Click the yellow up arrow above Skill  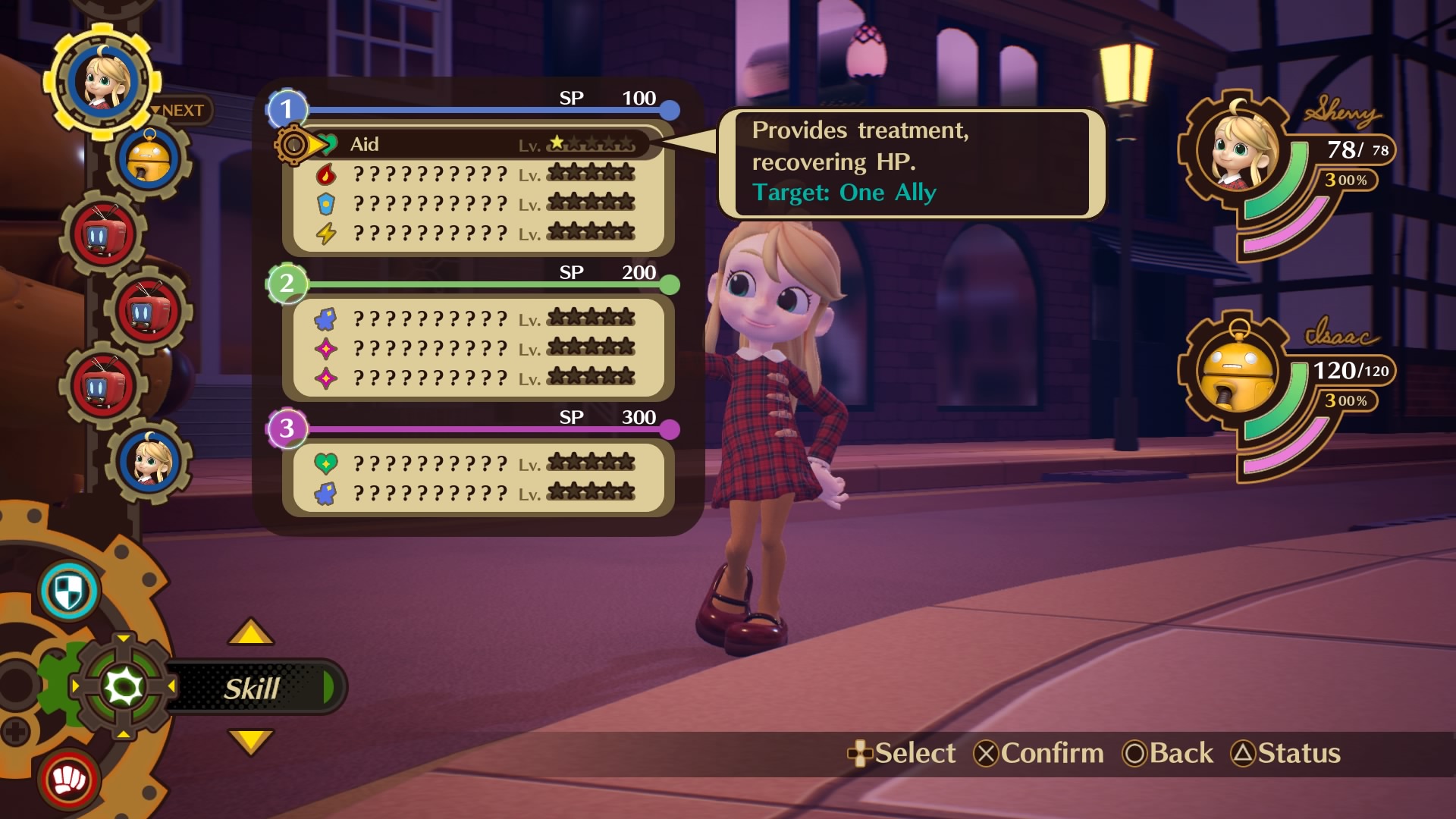tap(250, 632)
